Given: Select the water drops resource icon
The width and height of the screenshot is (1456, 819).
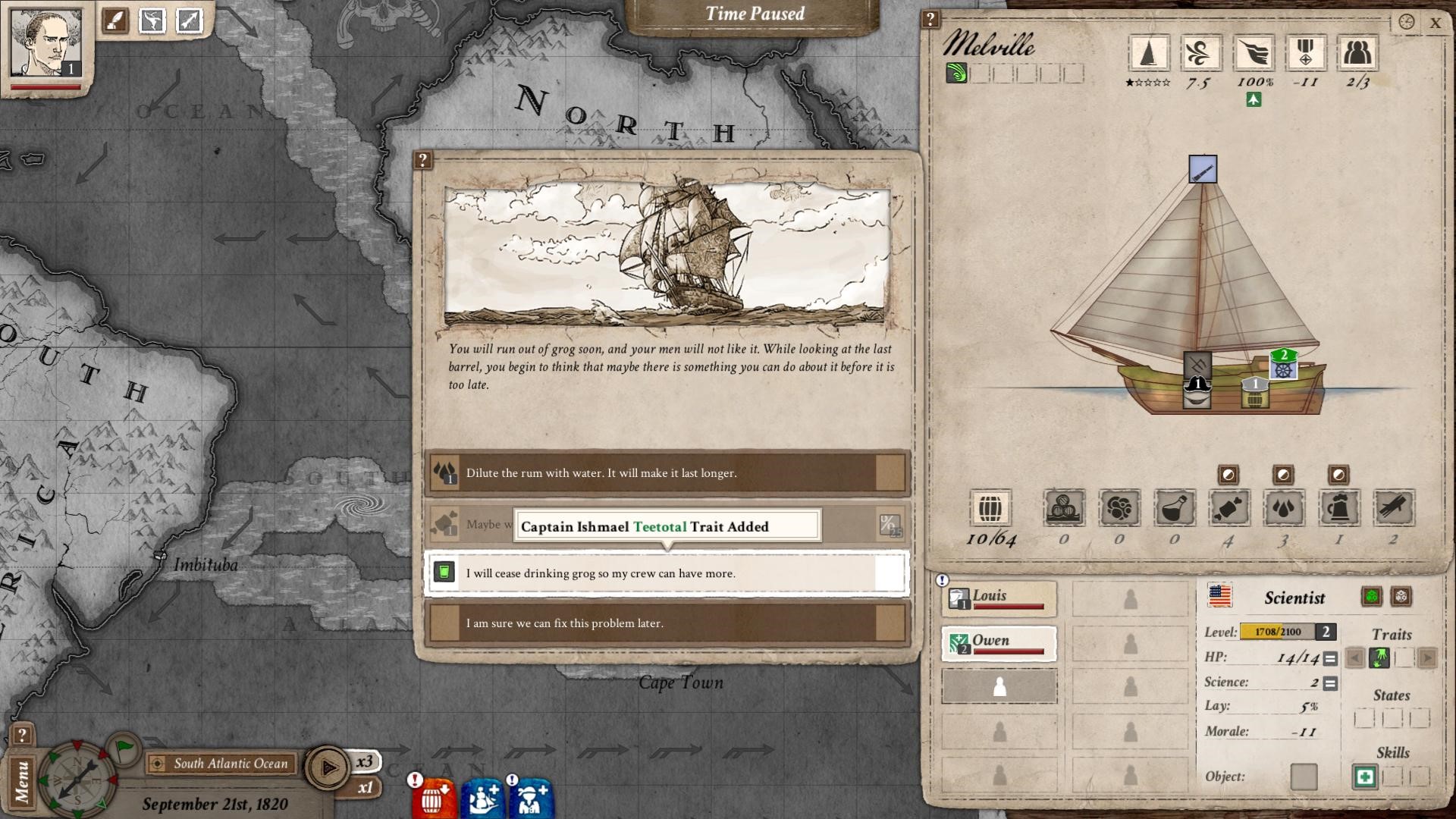Looking at the screenshot, I should [1283, 508].
